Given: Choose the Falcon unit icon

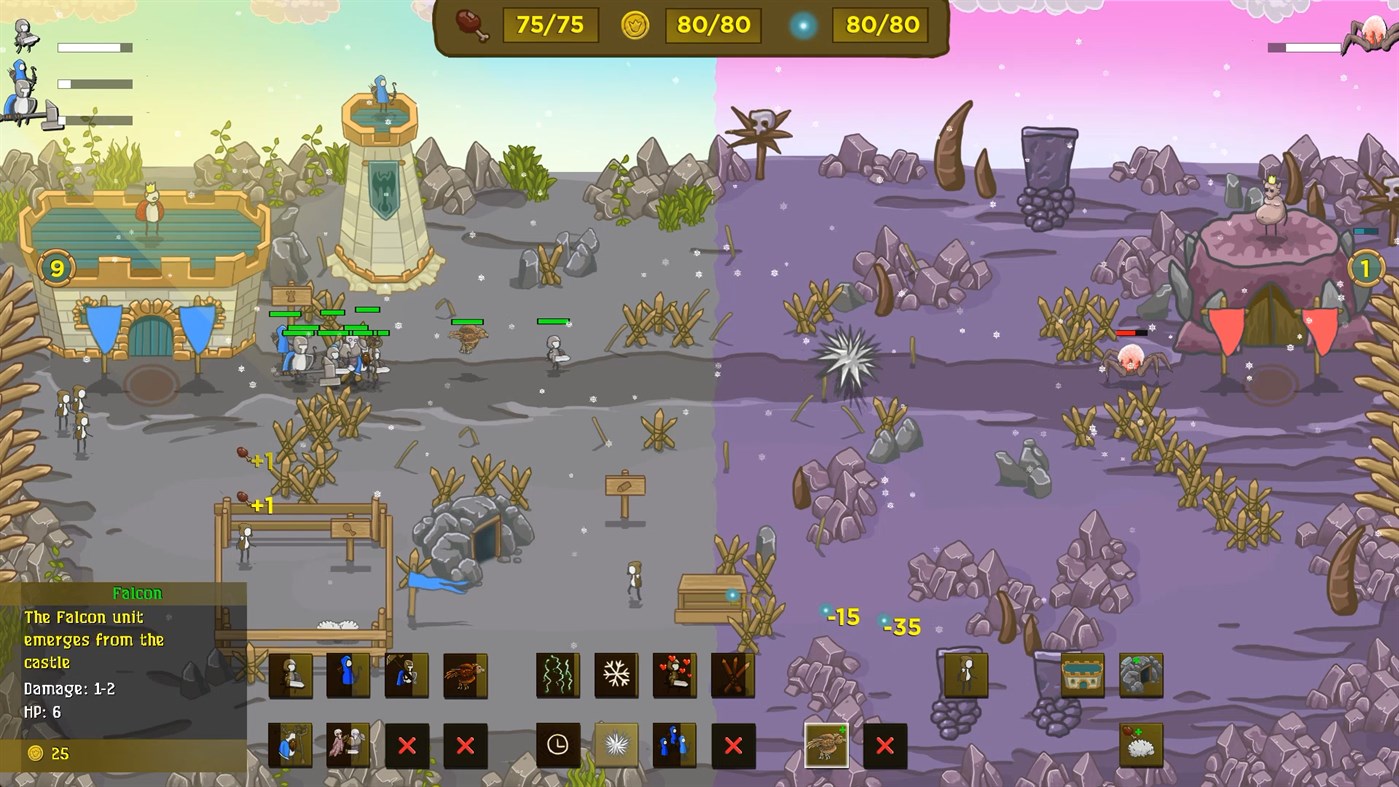Looking at the screenshot, I should (x=466, y=675).
